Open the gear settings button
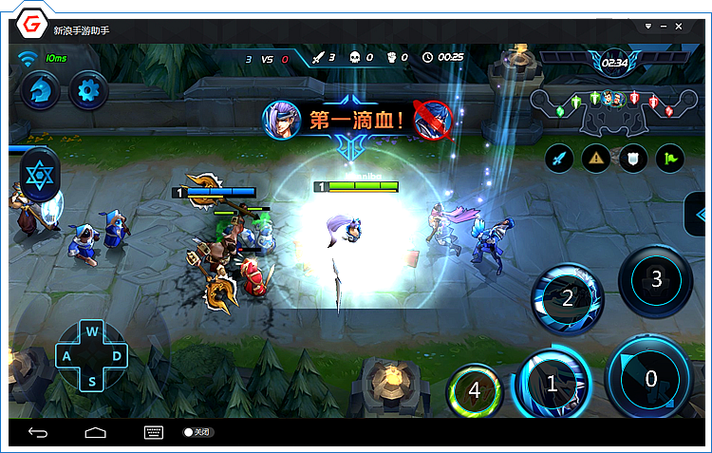The image size is (712, 453). pyautogui.click(x=89, y=92)
